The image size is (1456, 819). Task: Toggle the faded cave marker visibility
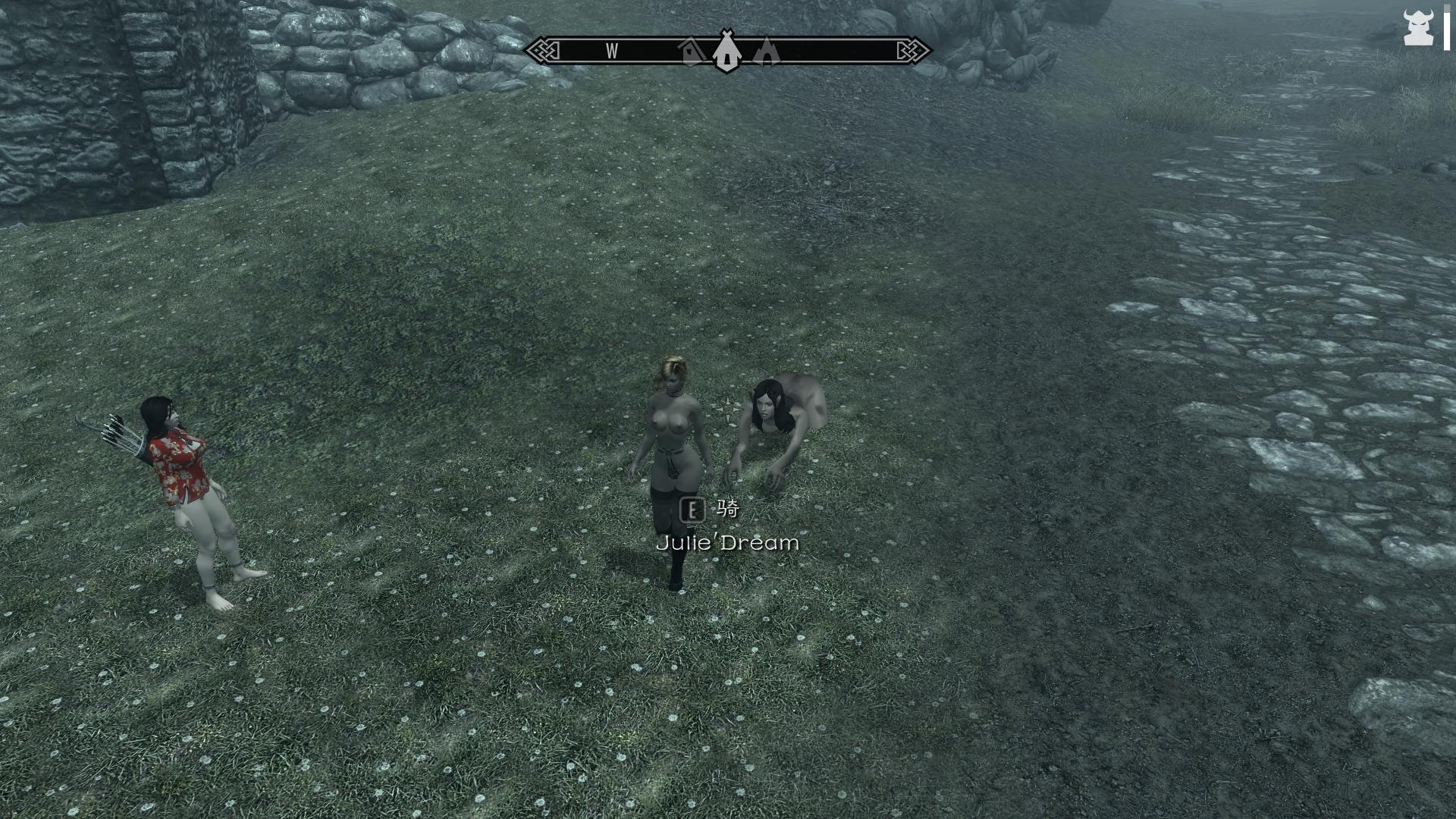click(766, 52)
